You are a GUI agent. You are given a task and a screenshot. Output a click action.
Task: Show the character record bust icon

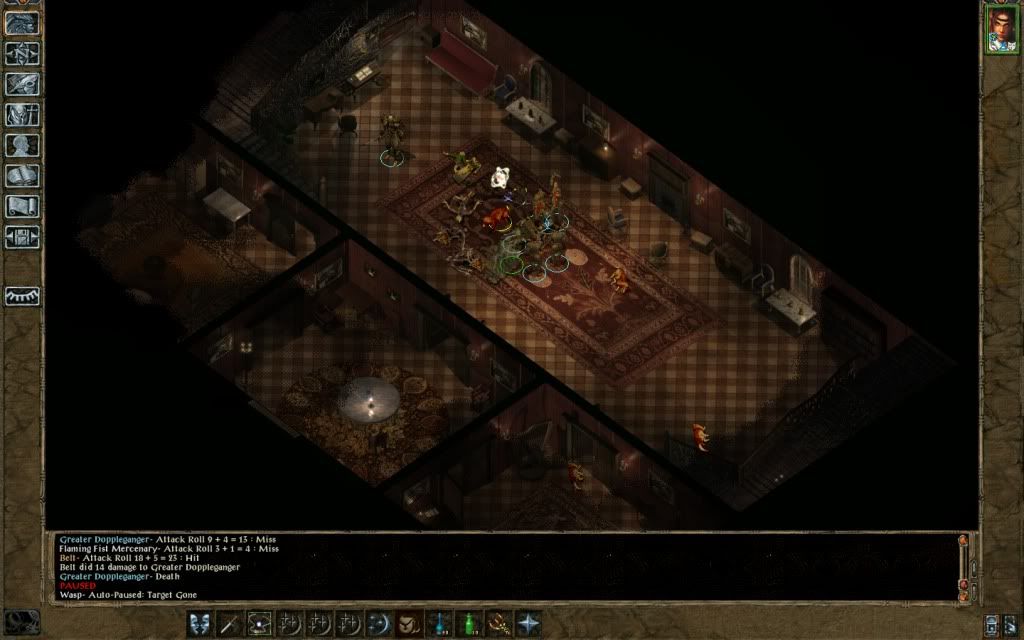pyautogui.click(x=22, y=145)
